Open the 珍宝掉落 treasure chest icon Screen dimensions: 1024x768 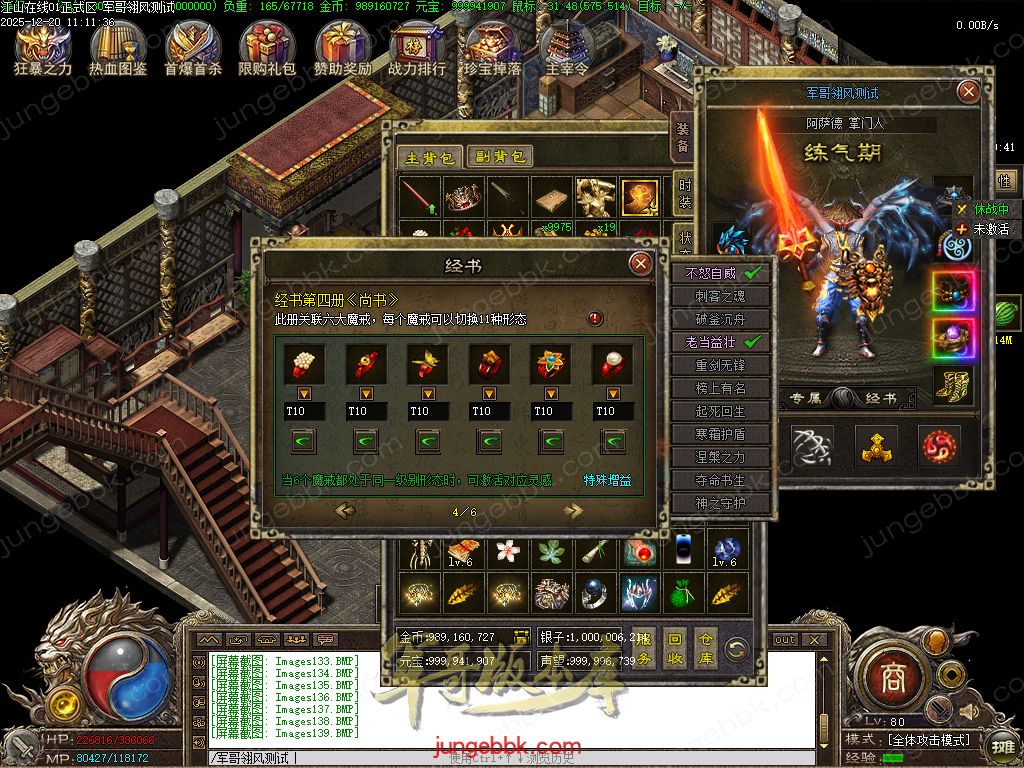[x=493, y=46]
